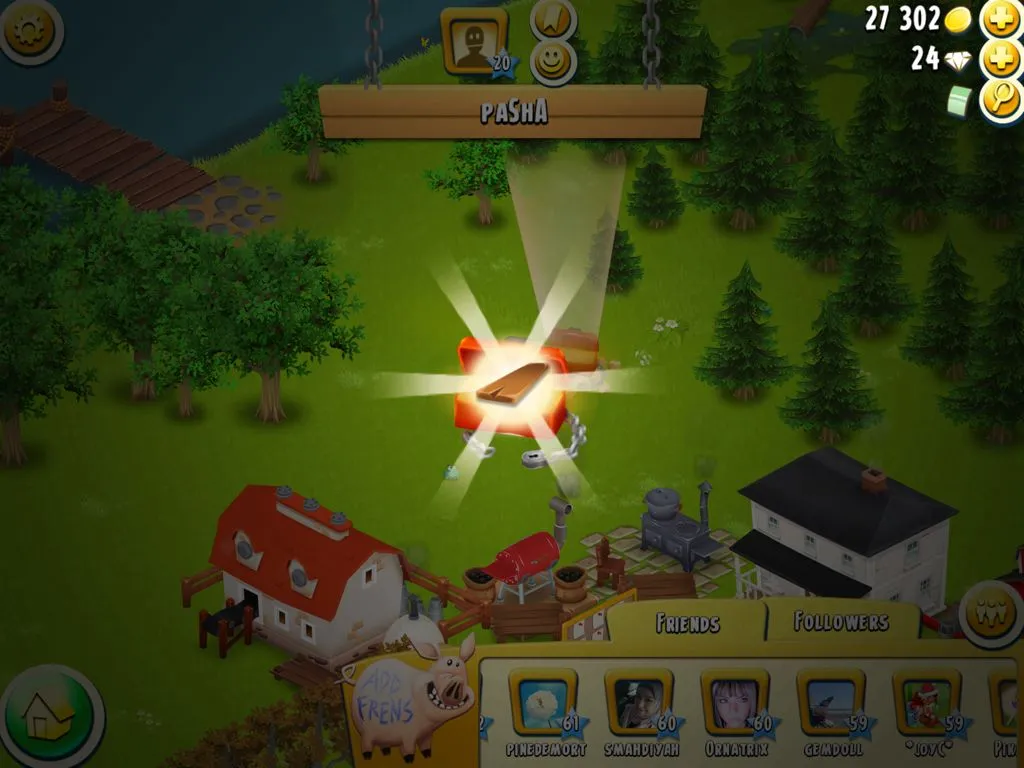Open the level 59 Santa-avatar friend
The width and height of the screenshot is (1024, 768).
926,702
